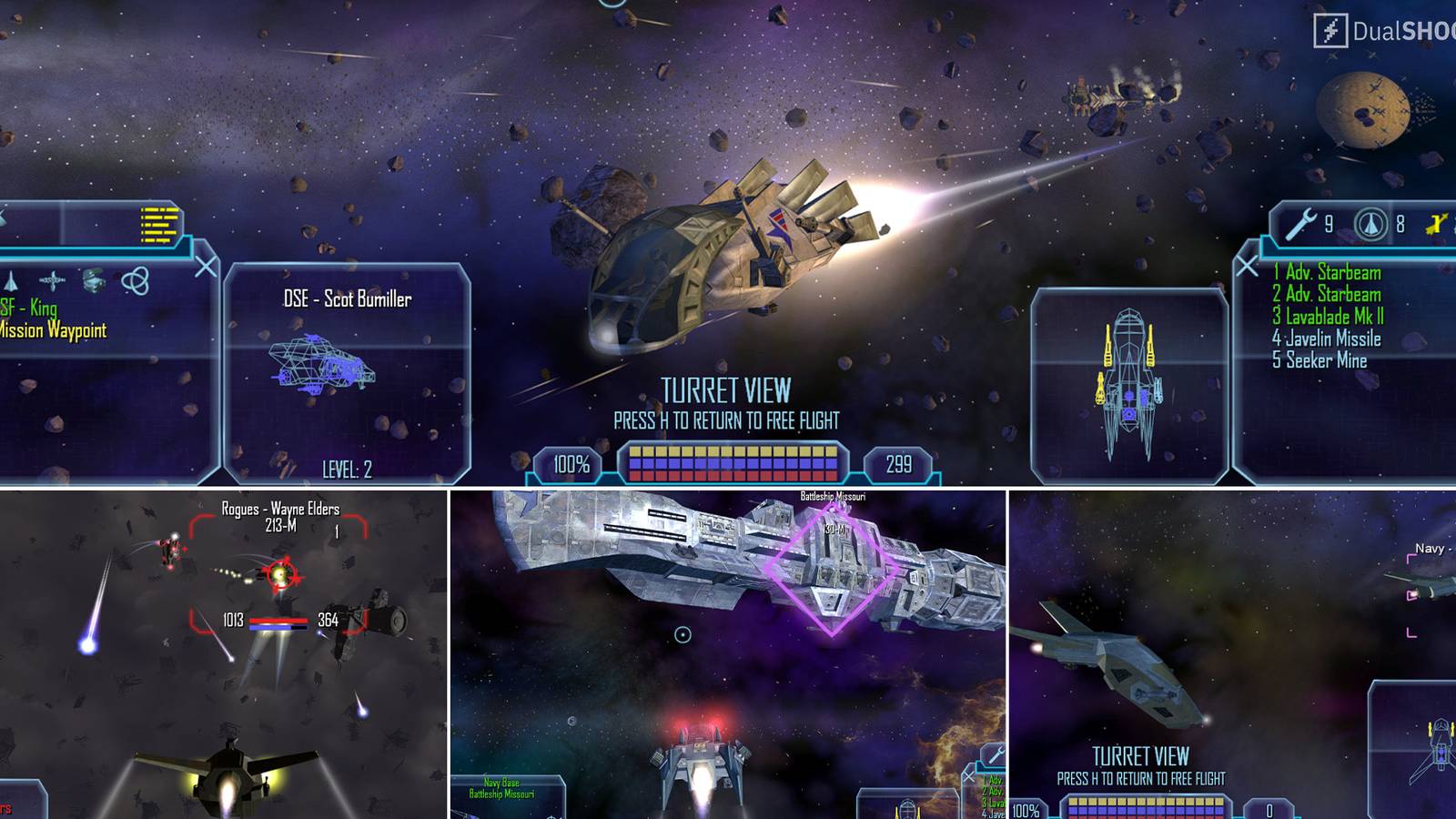Collapse the left target info panel
1456x819 pixels.
point(205,265)
